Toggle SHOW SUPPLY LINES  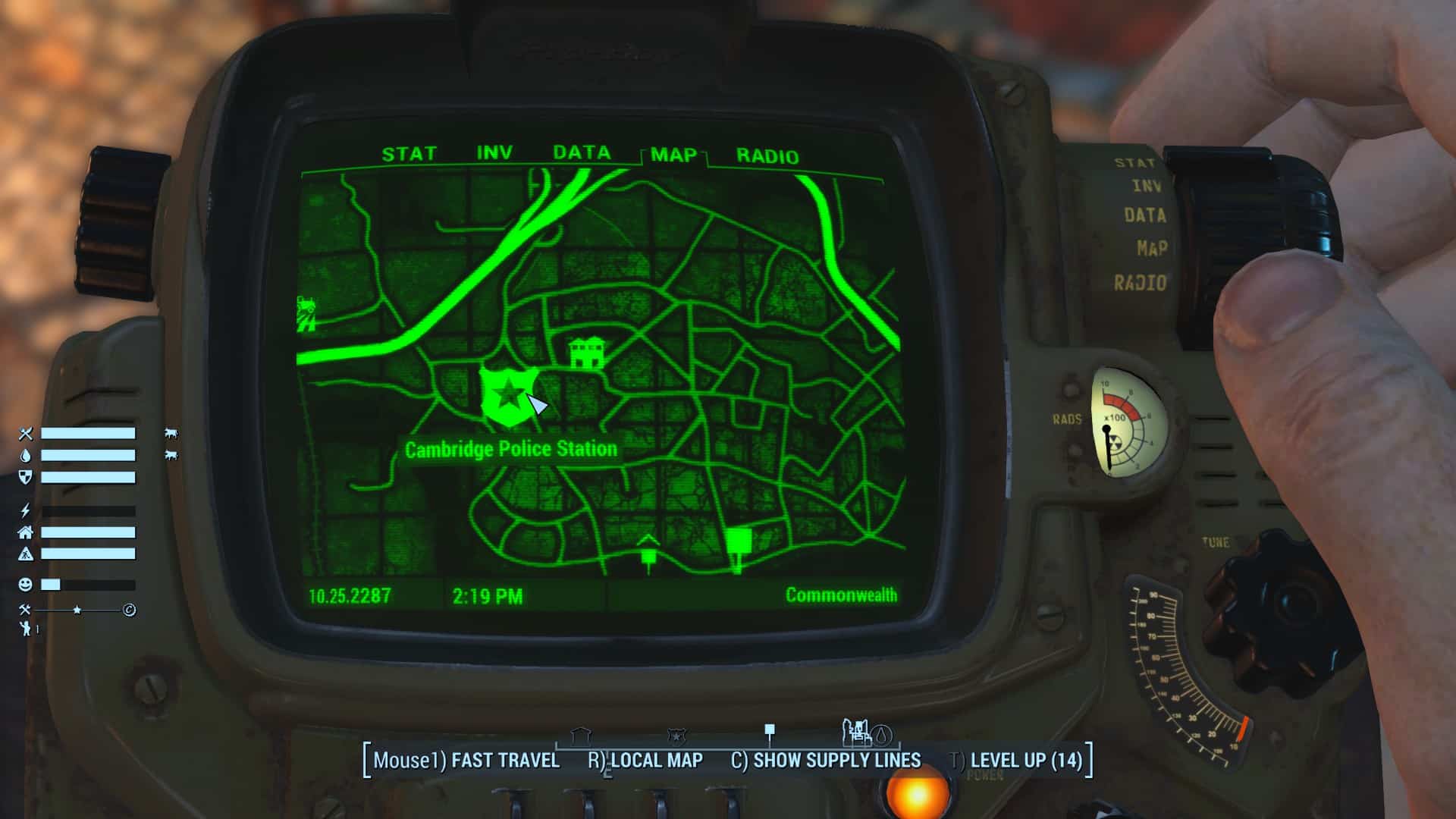[x=826, y=761]
